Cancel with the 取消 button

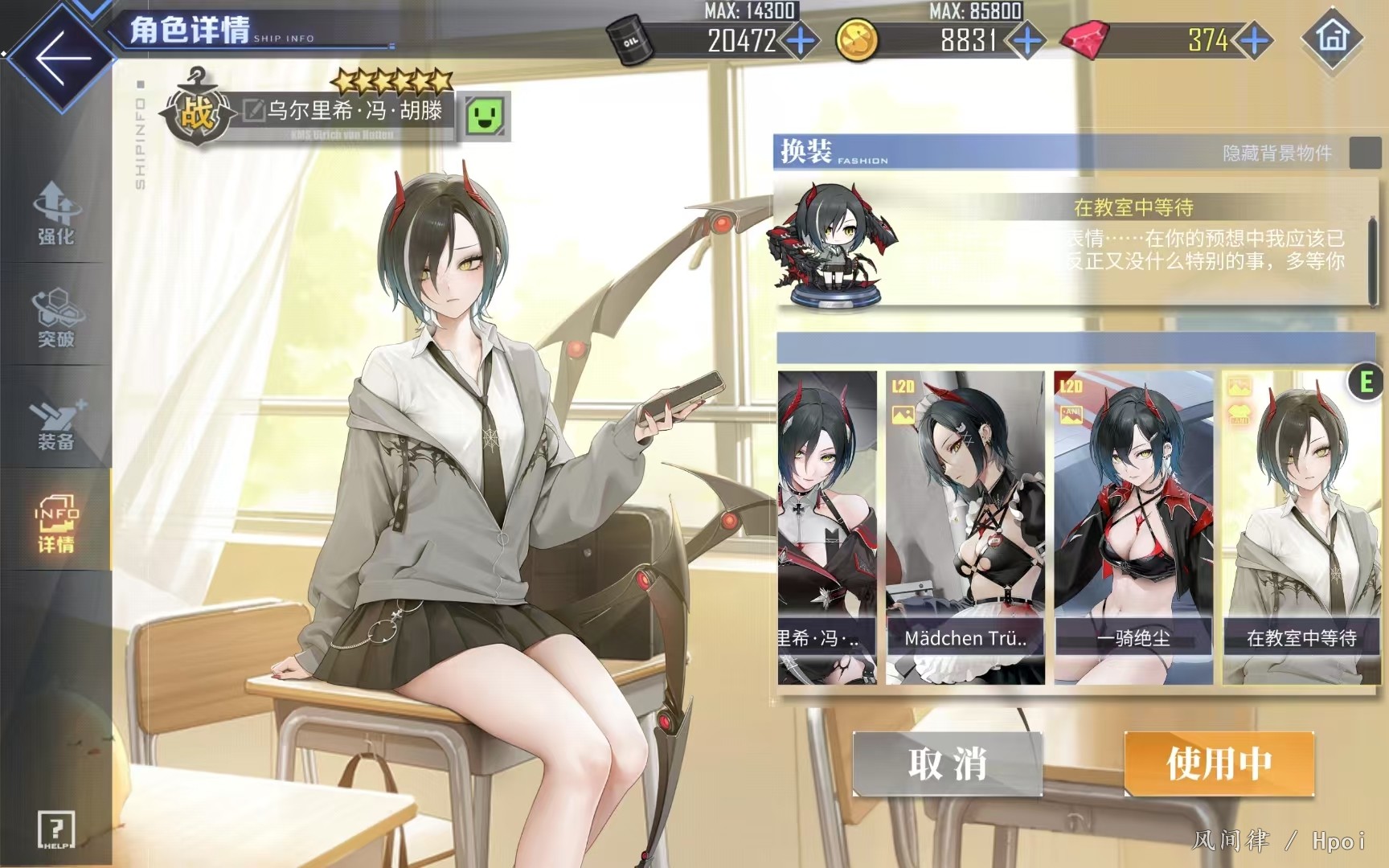pyautogui.click(x=947, y=764)
